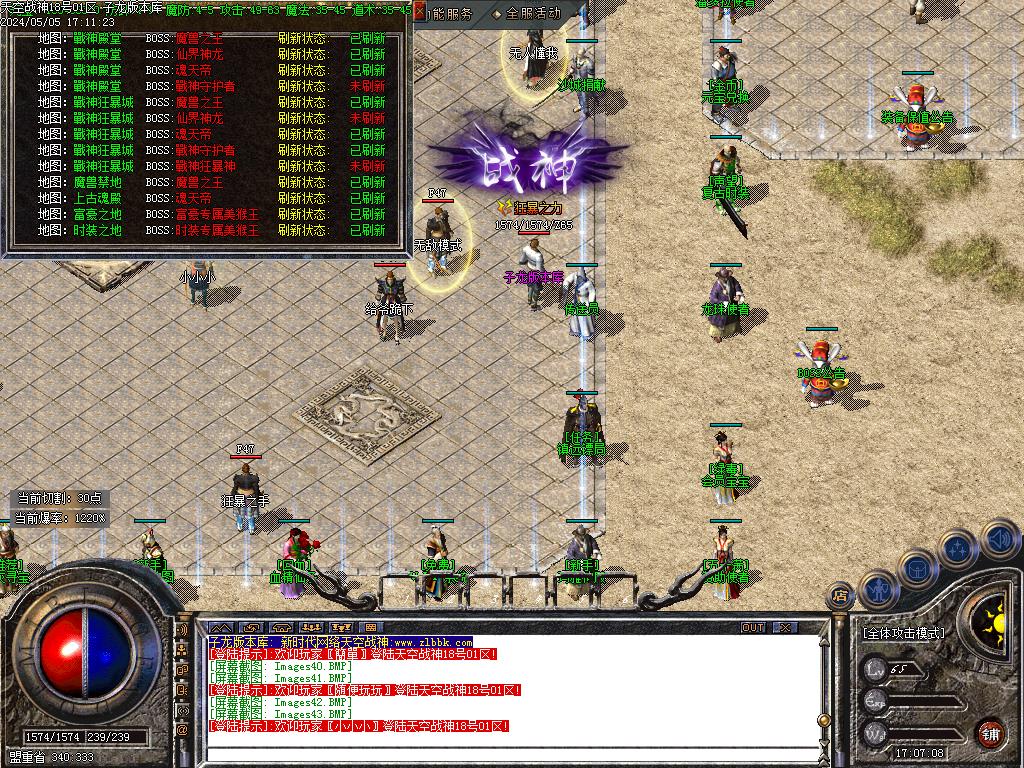Image resolution: width=1024 pixels, height=768 pixels.
Task: Click the mountain icon above chat
Action: 220,628
